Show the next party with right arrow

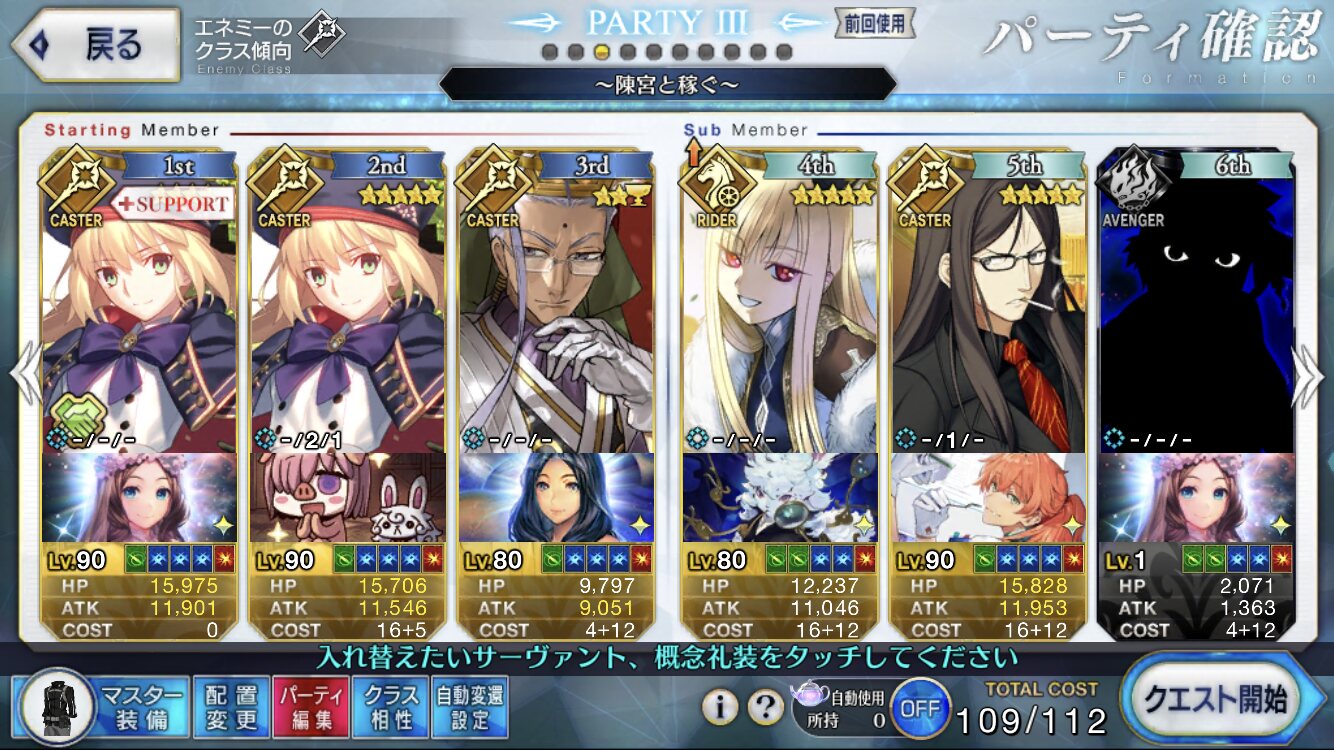click(1309, 377)
